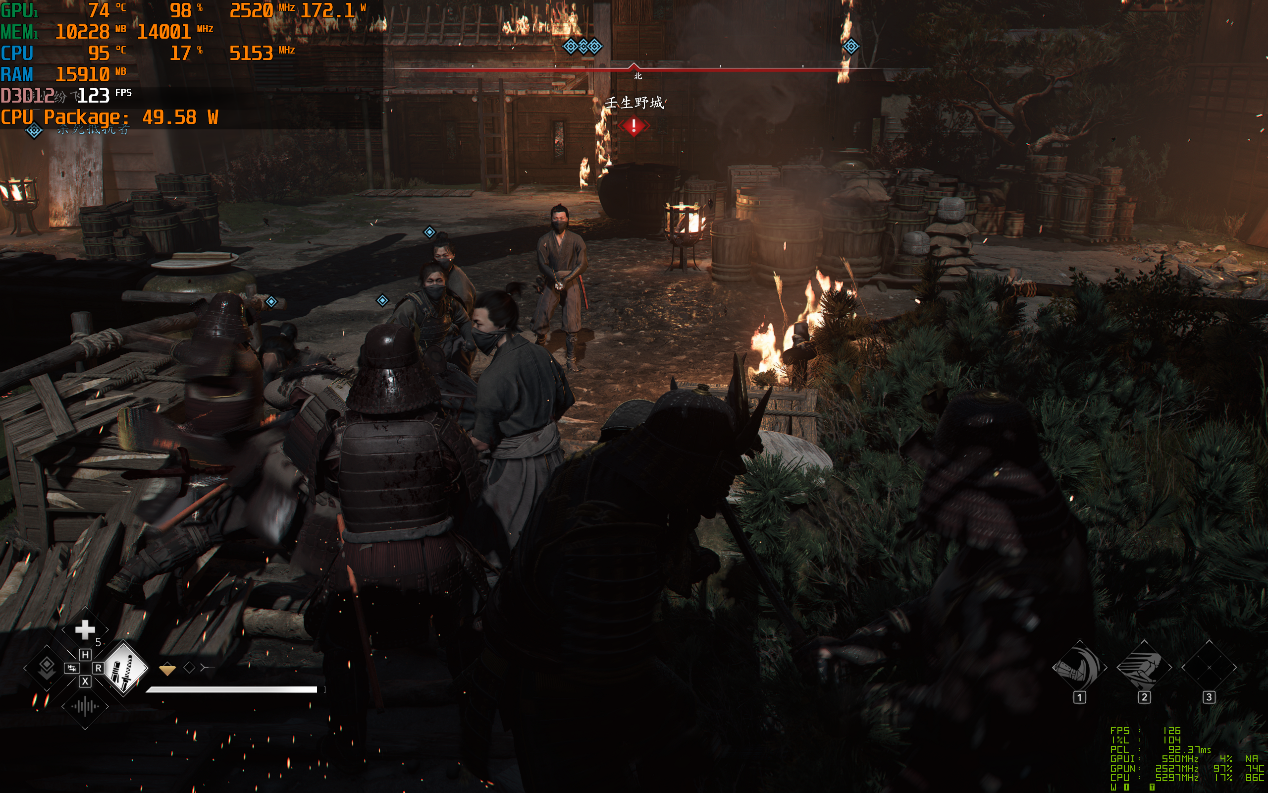Click the gold triangle adrenaline chunk
The width and height of the screenshot is (1268, 793).
[168, 668]
